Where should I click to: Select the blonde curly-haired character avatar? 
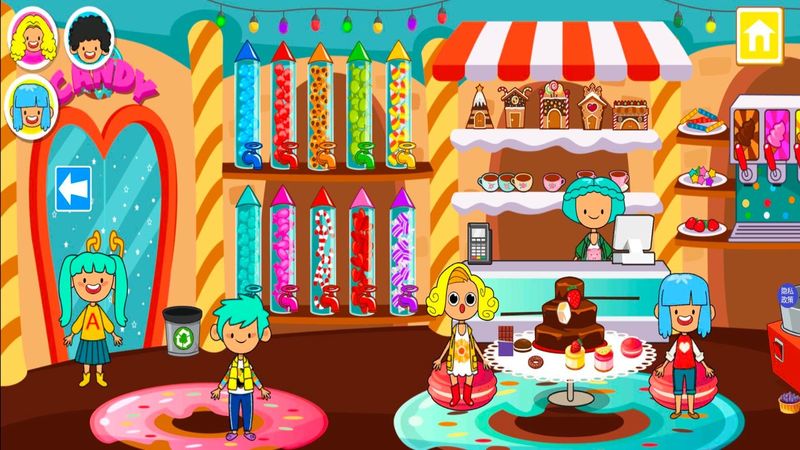33,40
